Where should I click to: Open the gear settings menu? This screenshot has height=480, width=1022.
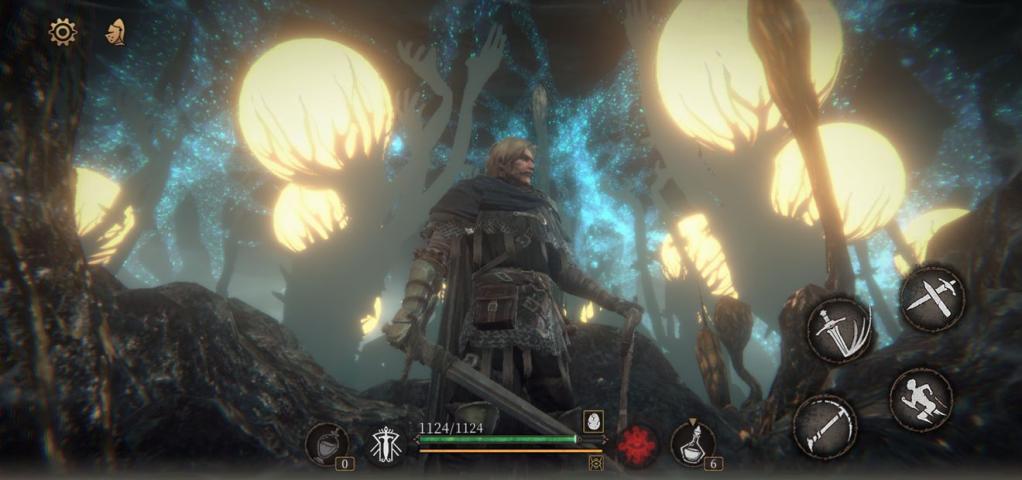62,32
